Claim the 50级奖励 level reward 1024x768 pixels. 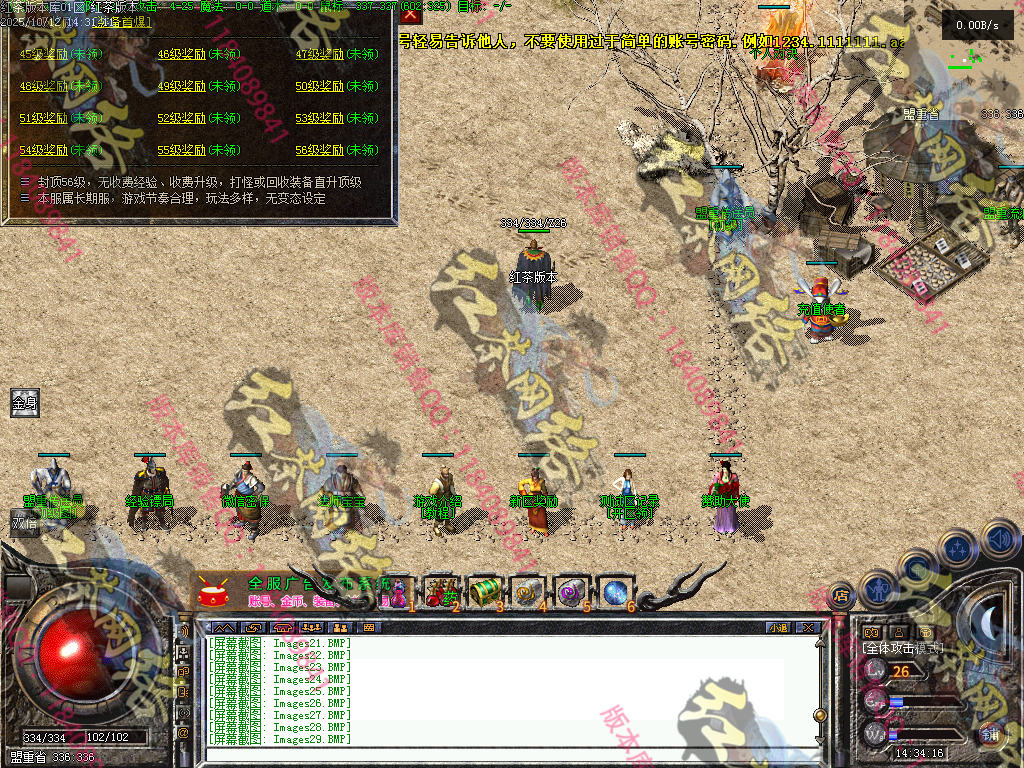coord(317,87)
